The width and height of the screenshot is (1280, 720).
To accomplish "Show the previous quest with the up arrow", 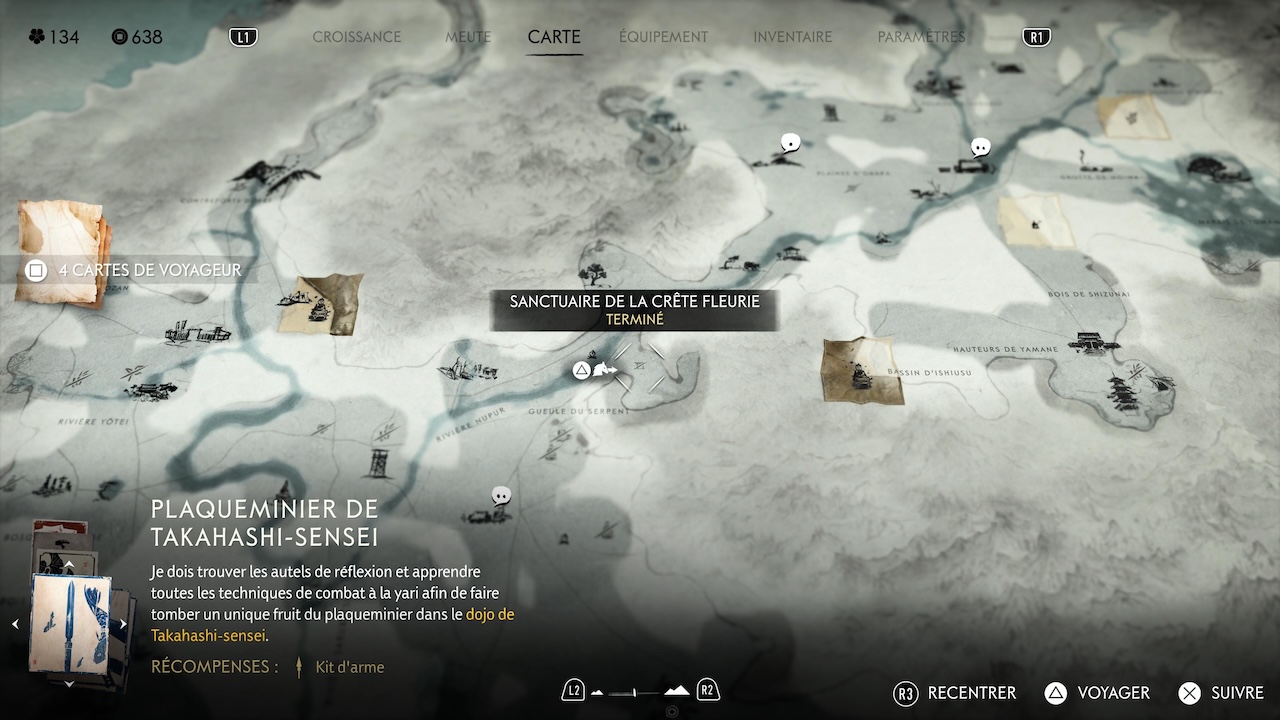I will click(69, 565).
